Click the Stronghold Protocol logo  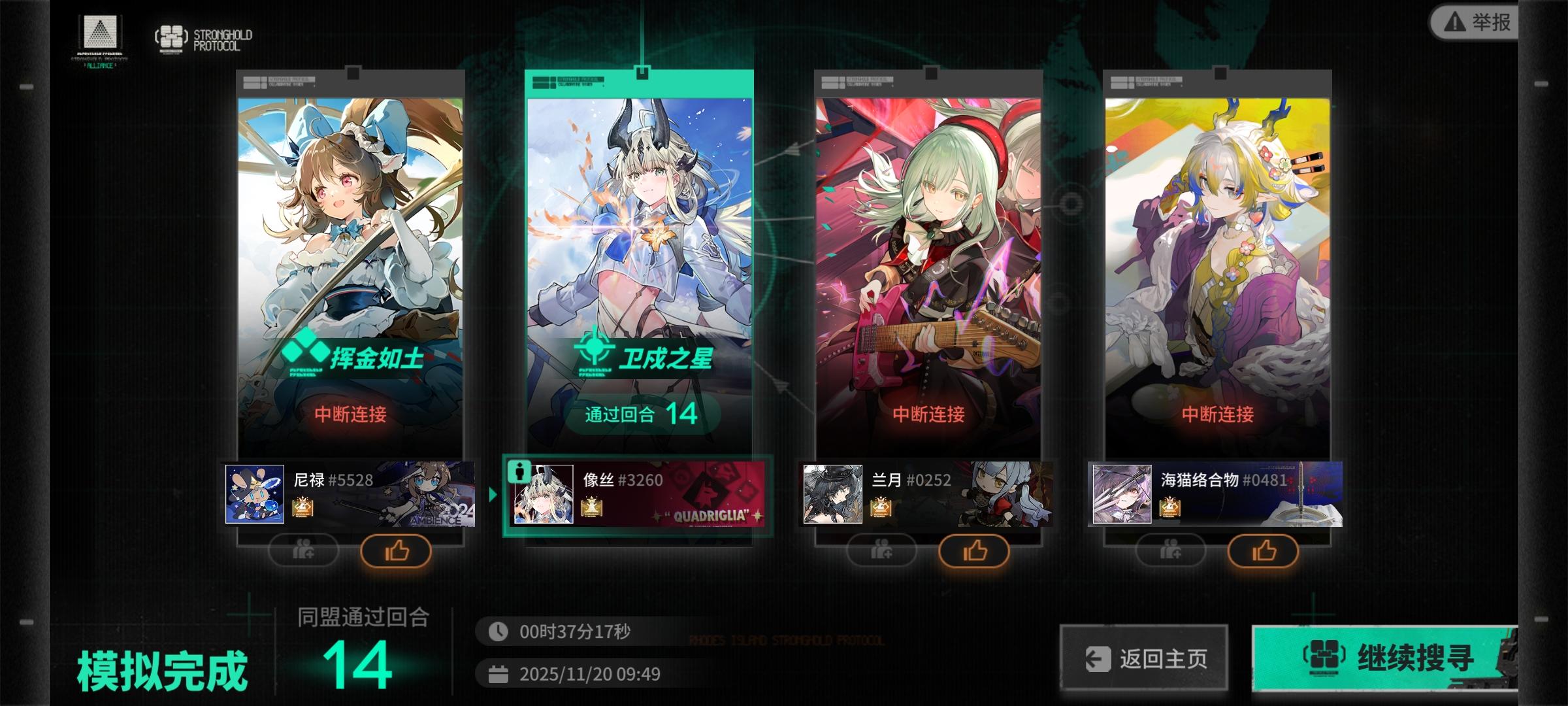[170, 37]
